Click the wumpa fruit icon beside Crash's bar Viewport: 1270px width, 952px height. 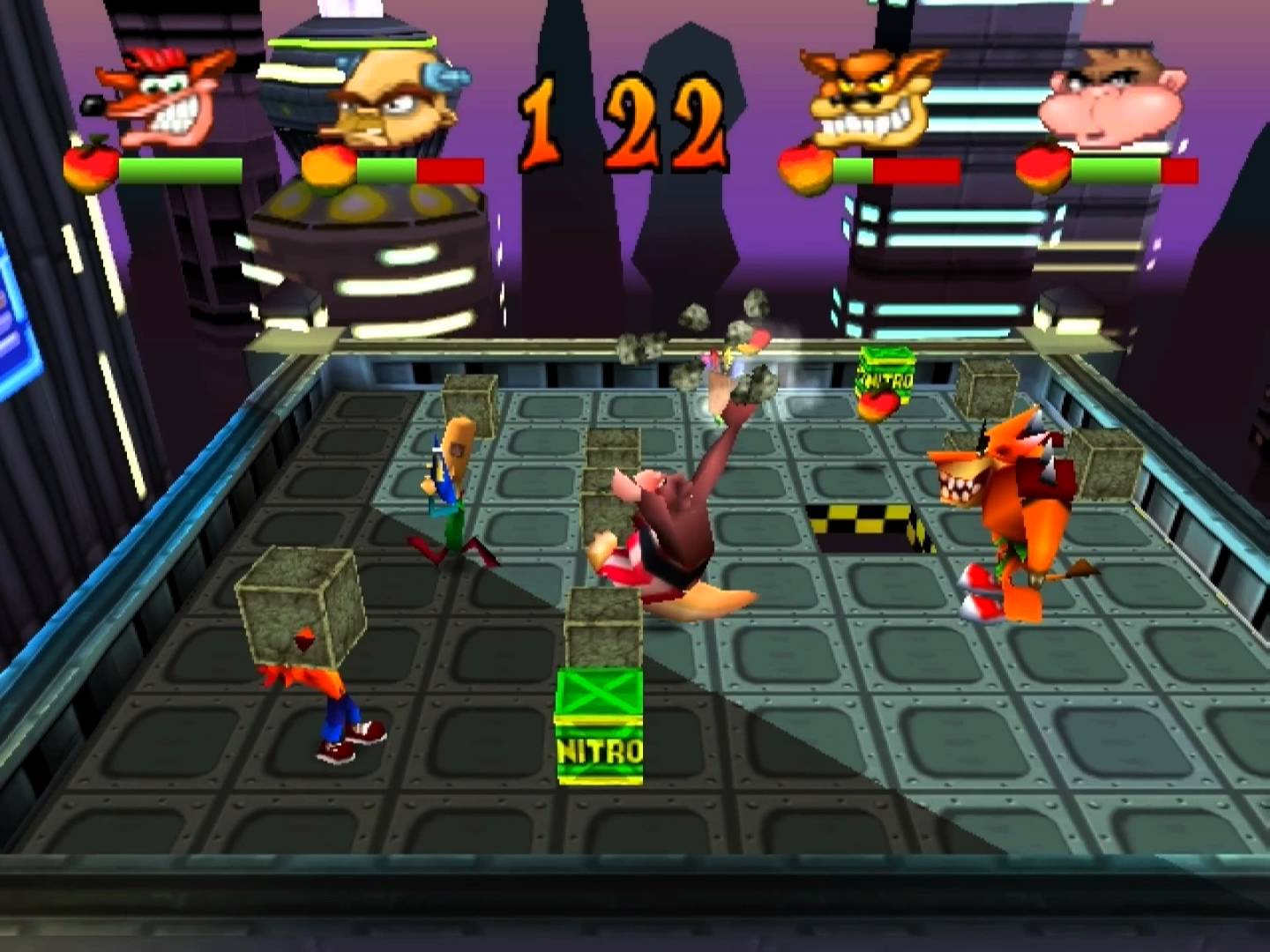pyautogui.click(x=91, y=167)
